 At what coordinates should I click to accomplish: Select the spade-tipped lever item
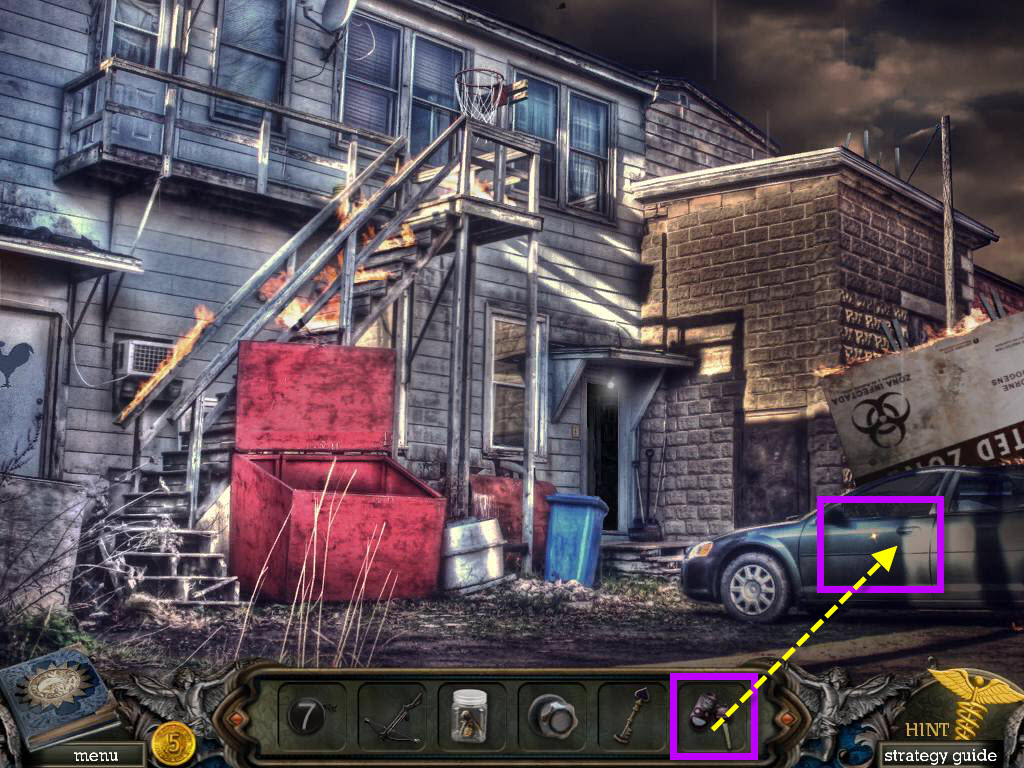pyautogui.click(x=632, y=716)
